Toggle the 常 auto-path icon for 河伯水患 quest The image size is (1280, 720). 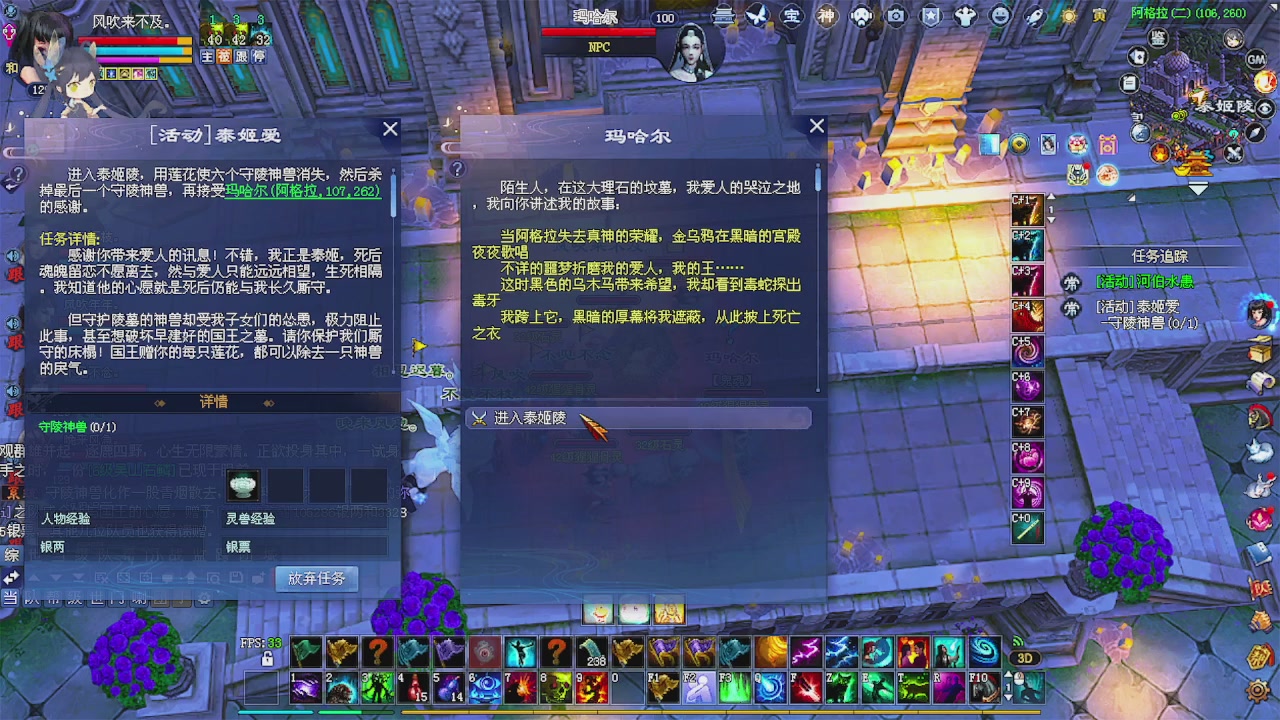click(x=1071, y=283)
